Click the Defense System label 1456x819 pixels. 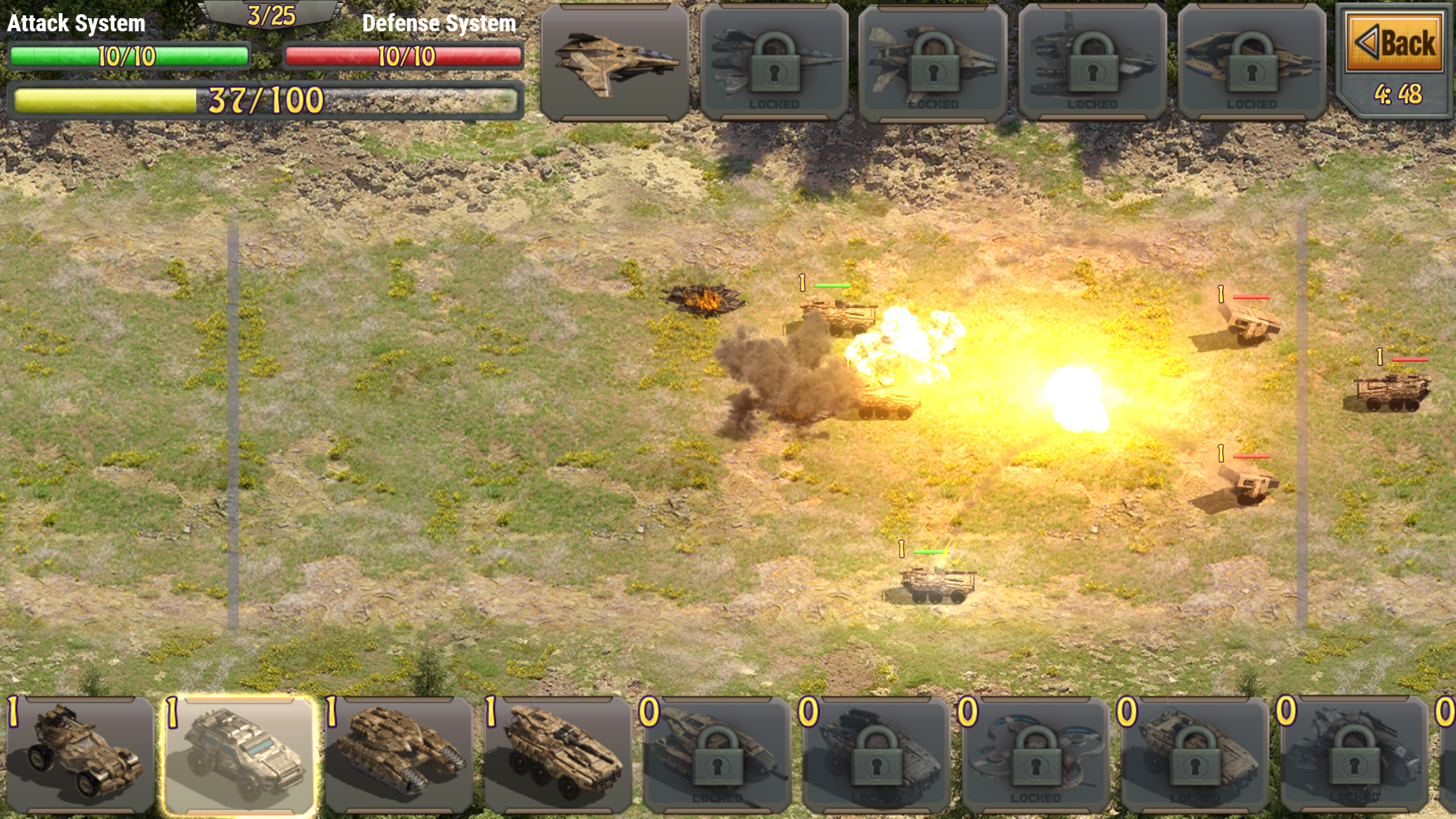440,24
